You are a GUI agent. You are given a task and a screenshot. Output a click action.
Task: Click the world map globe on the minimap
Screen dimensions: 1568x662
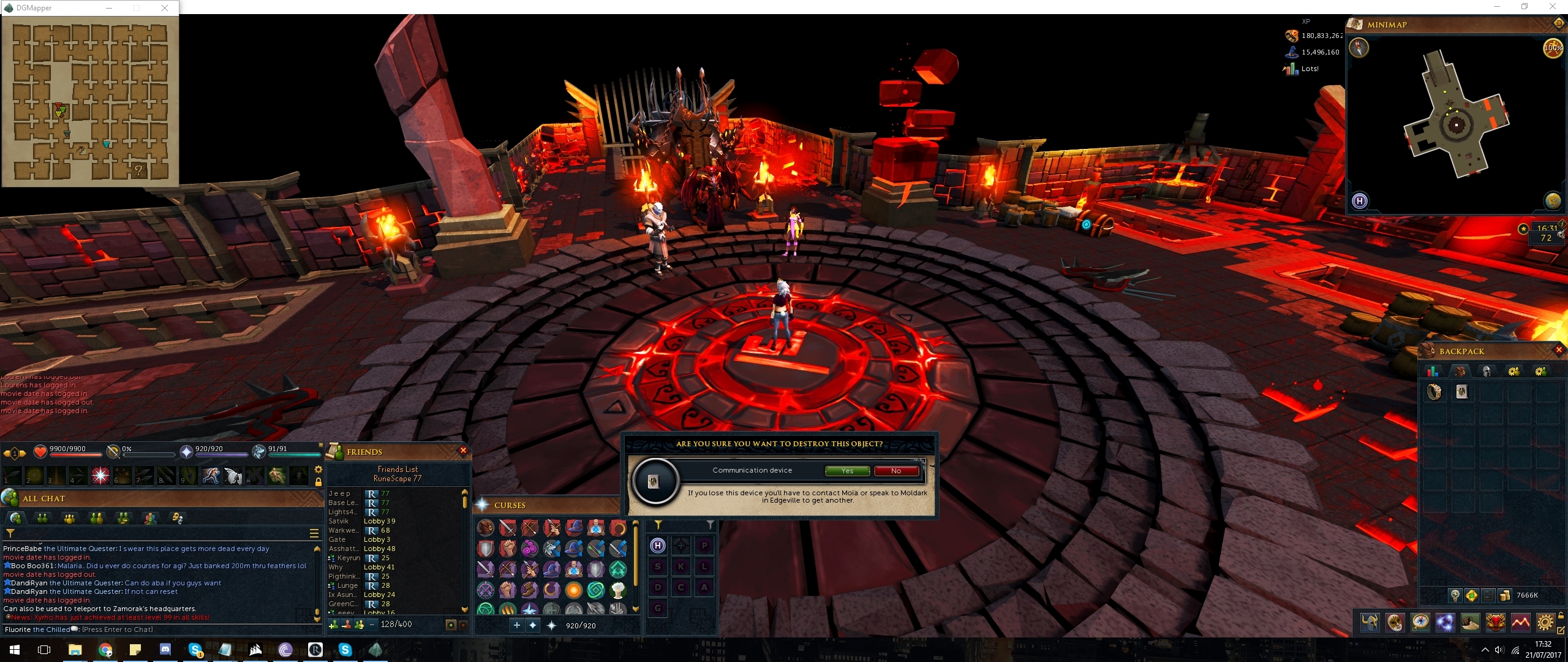pos(1552,201)
